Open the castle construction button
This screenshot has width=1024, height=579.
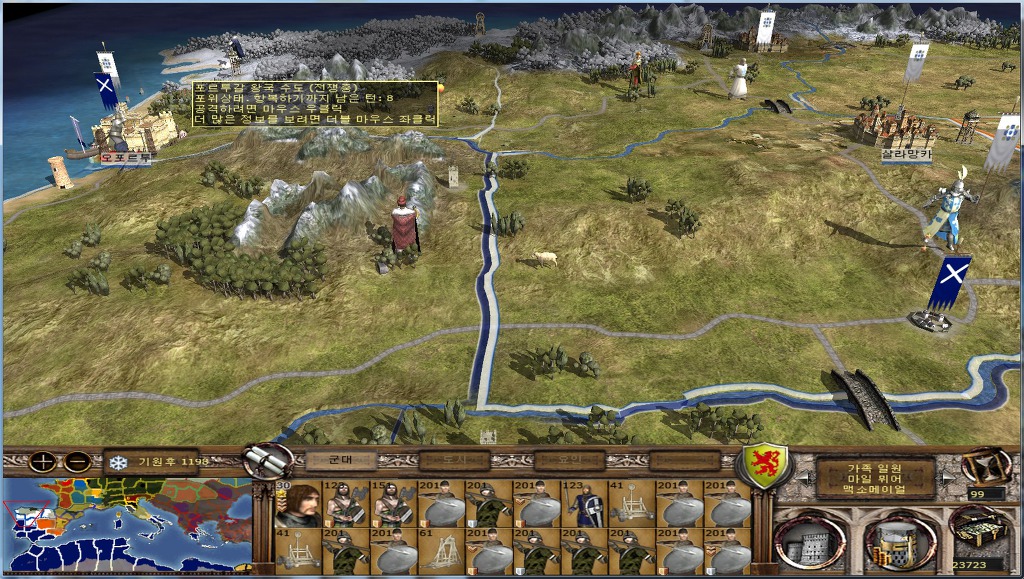(809, 545)
